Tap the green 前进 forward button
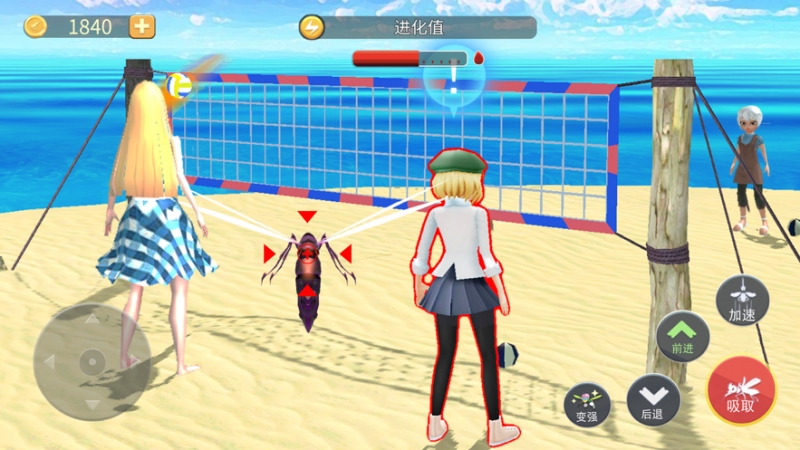This screenshot has width=800, height=450. (683, 336)
